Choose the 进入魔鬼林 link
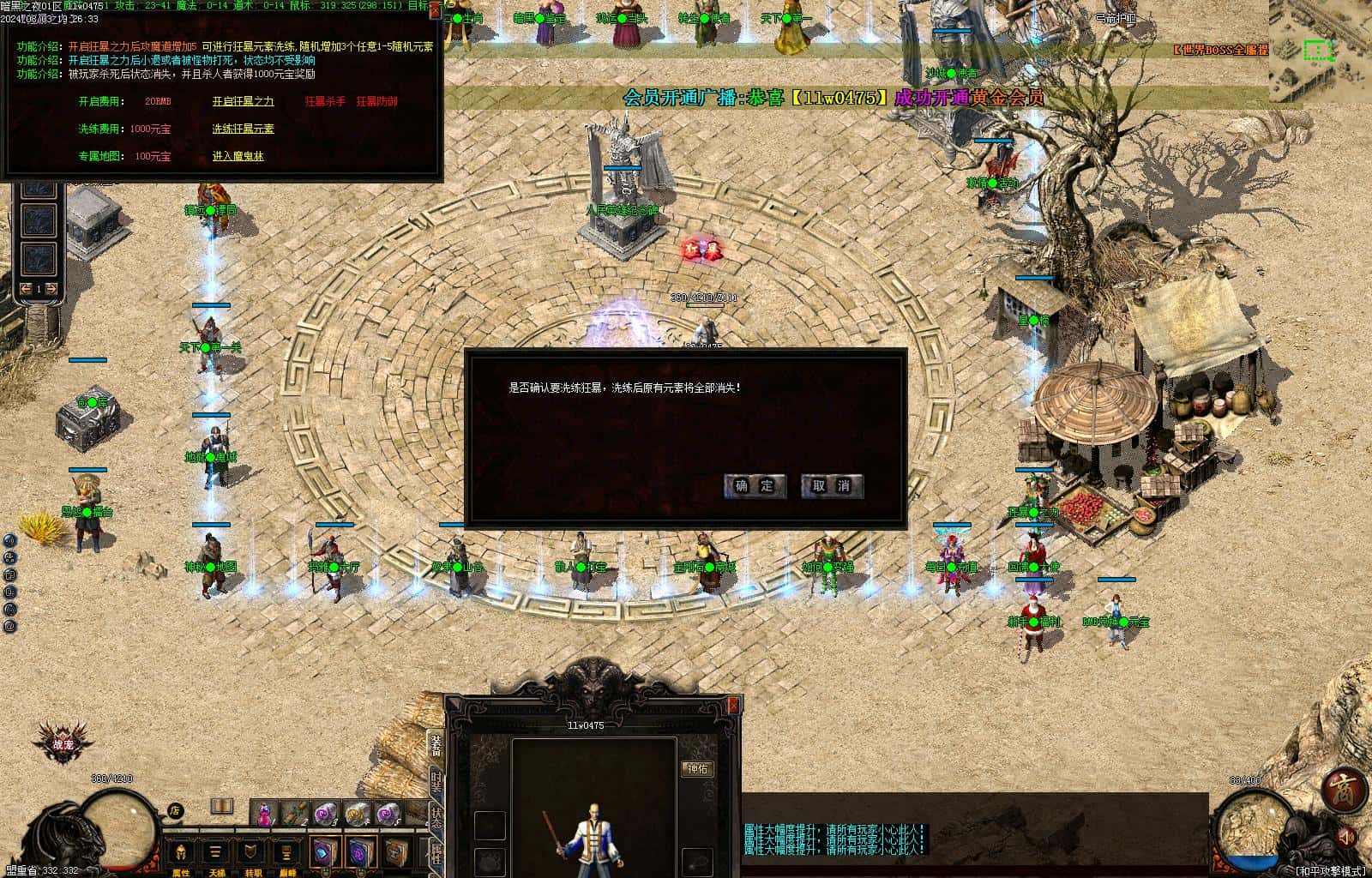This screenshot has width=1372, height=878. 238,156
